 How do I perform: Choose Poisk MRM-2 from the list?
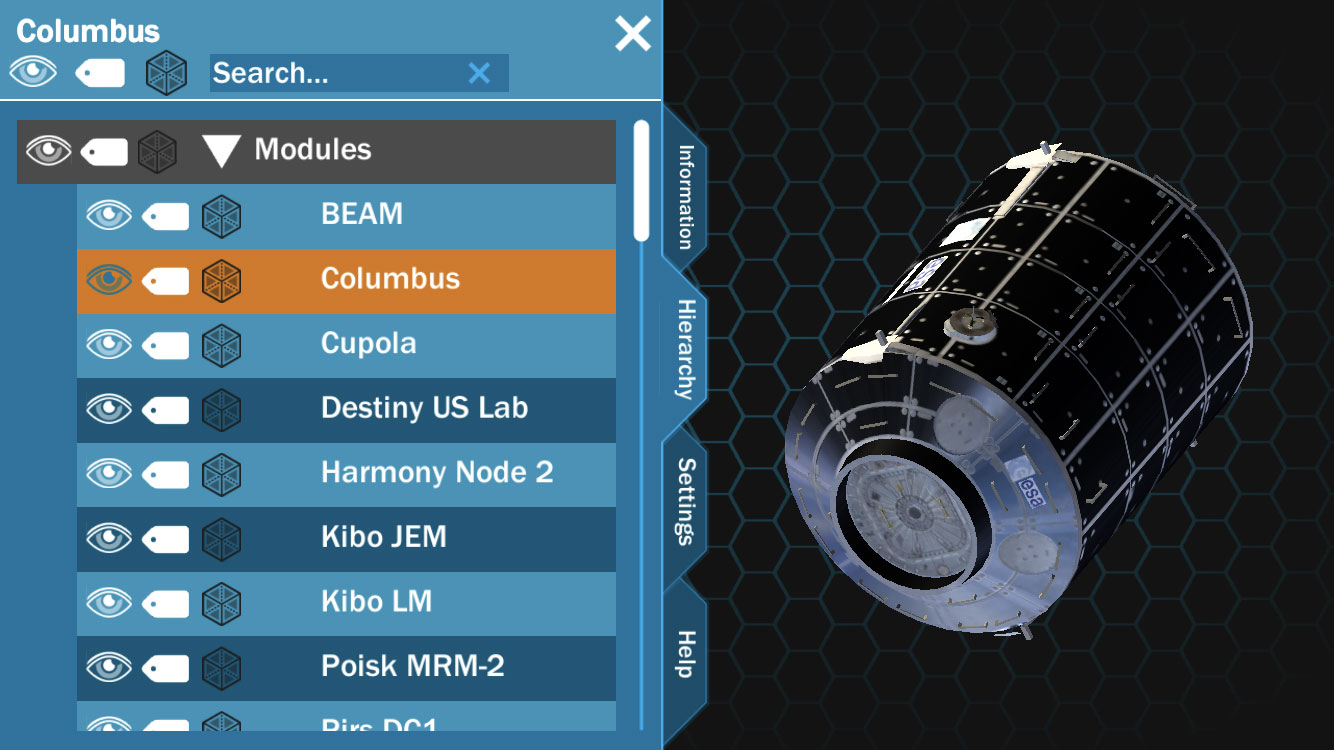412,666
